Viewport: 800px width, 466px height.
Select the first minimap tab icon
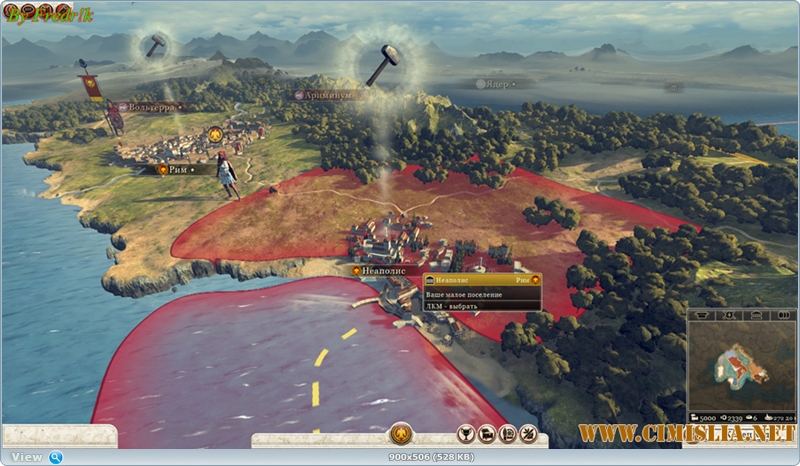pyautogui.click(x=701, y=315)
